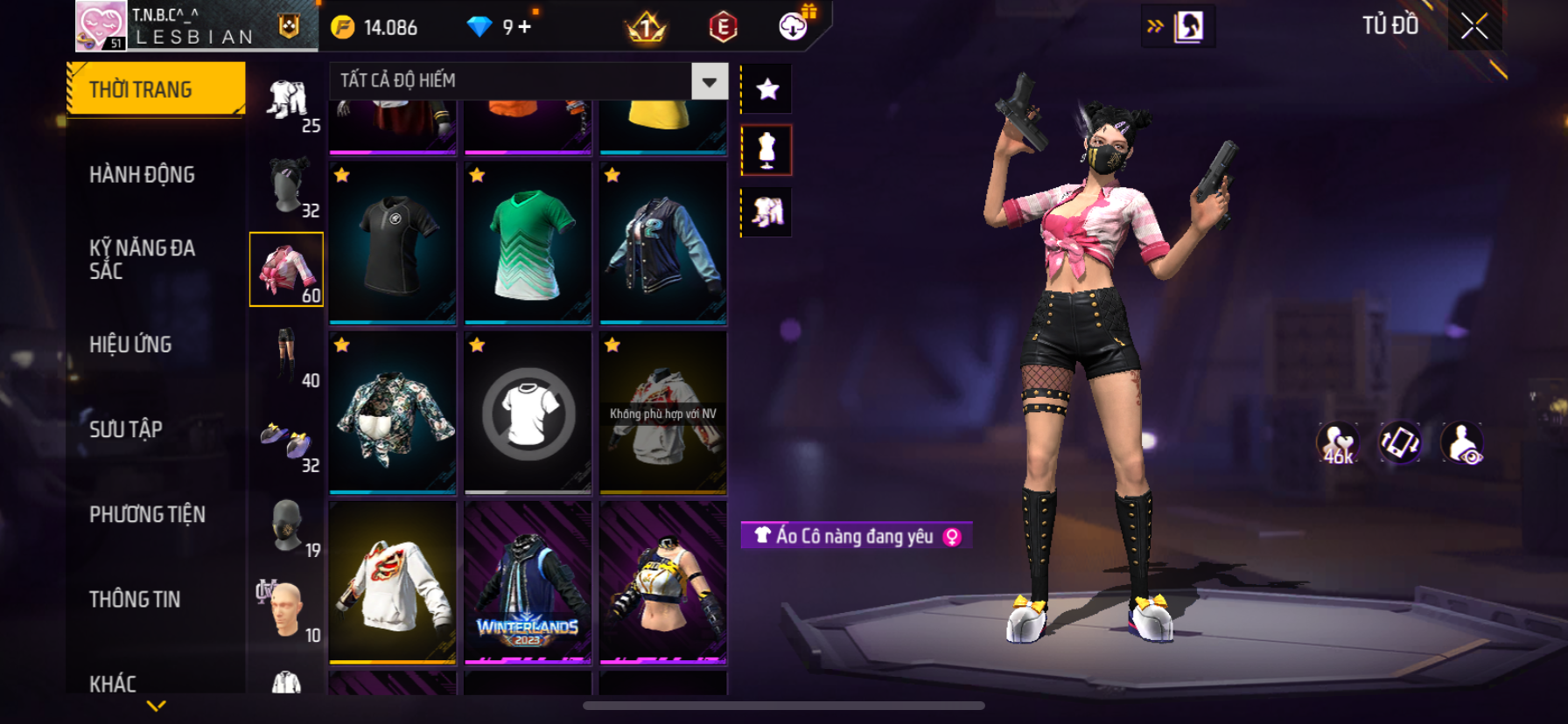Viewport: 1568px width, 724px height.
Task: Close the wardrobe screen
Action: click(1474, 26)
